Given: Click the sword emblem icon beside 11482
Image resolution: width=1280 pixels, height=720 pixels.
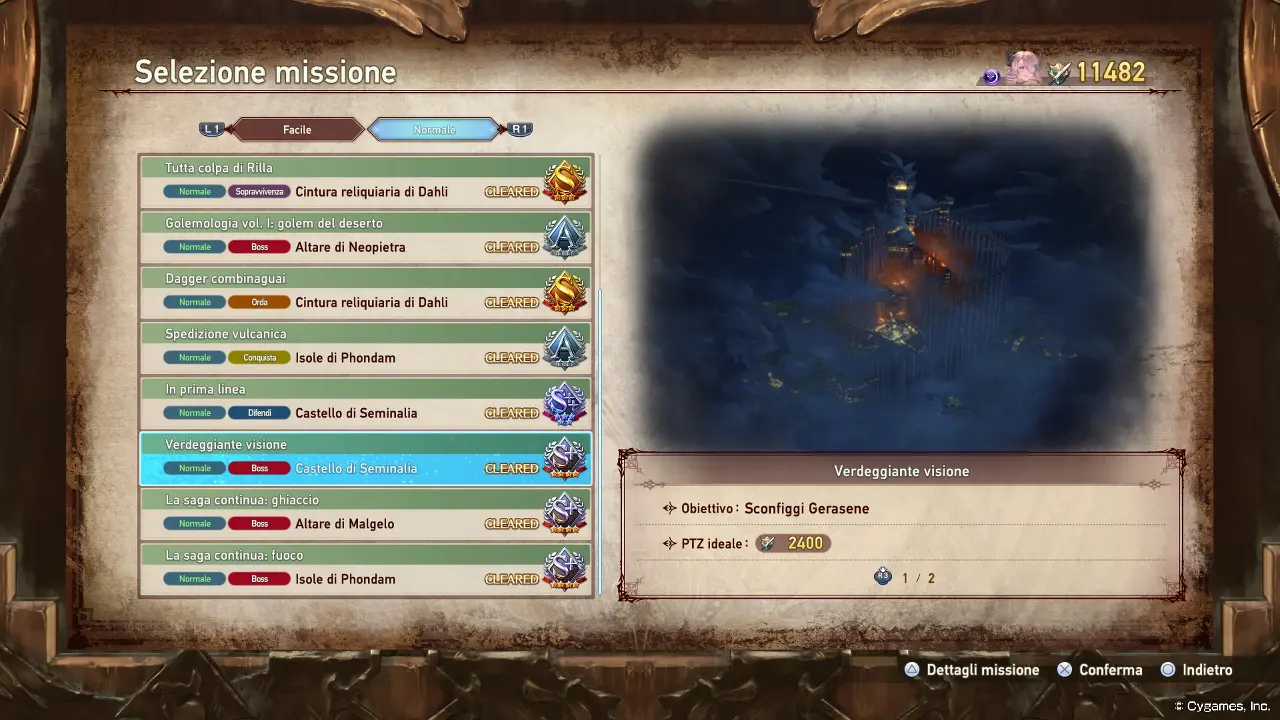Looking at the screenshot, I should tap(1057, 71).
